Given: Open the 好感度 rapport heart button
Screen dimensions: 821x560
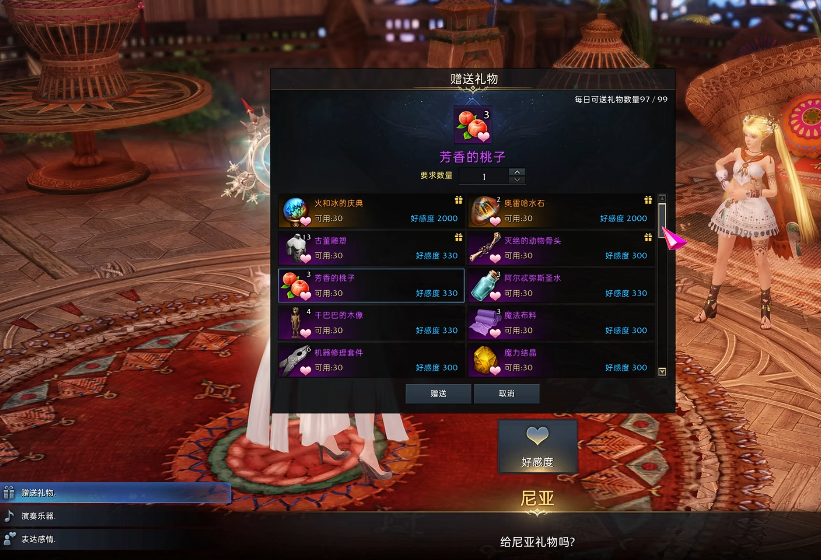Looking at the screenshot, I should 538,446.
